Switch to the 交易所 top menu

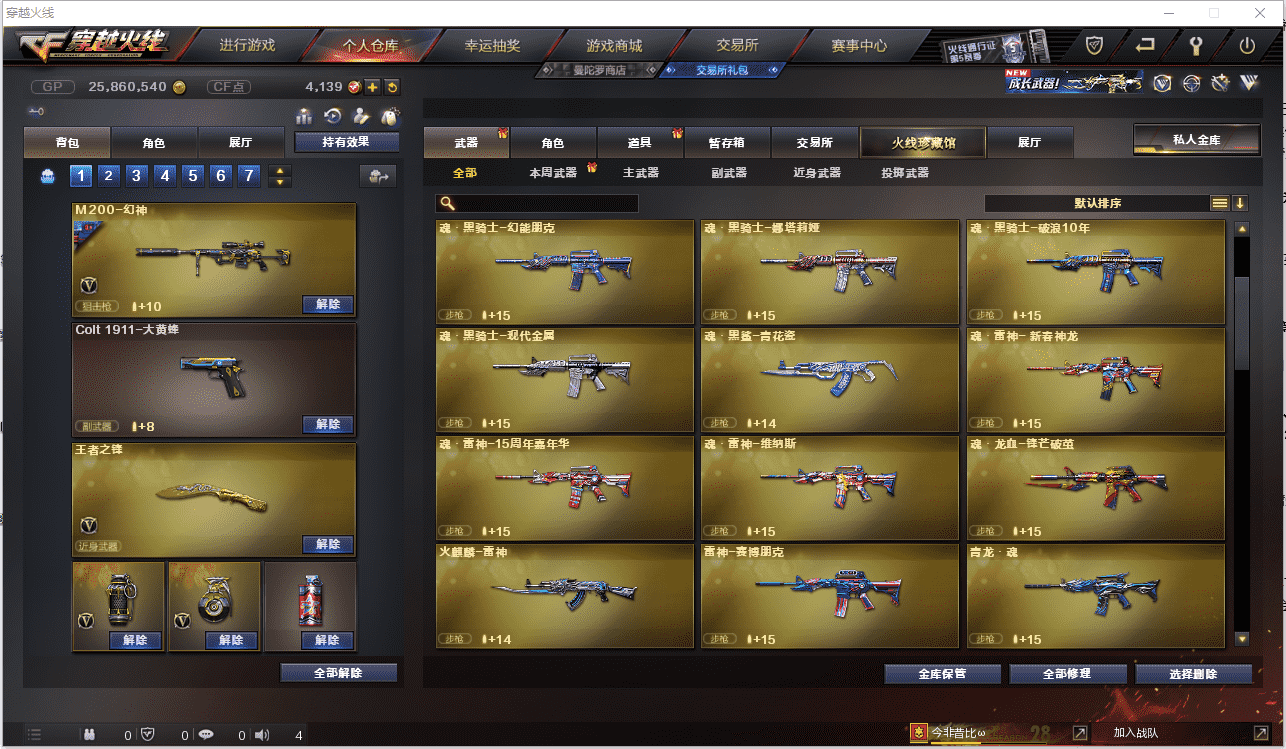pyautogui.click(x=737, y=46)
